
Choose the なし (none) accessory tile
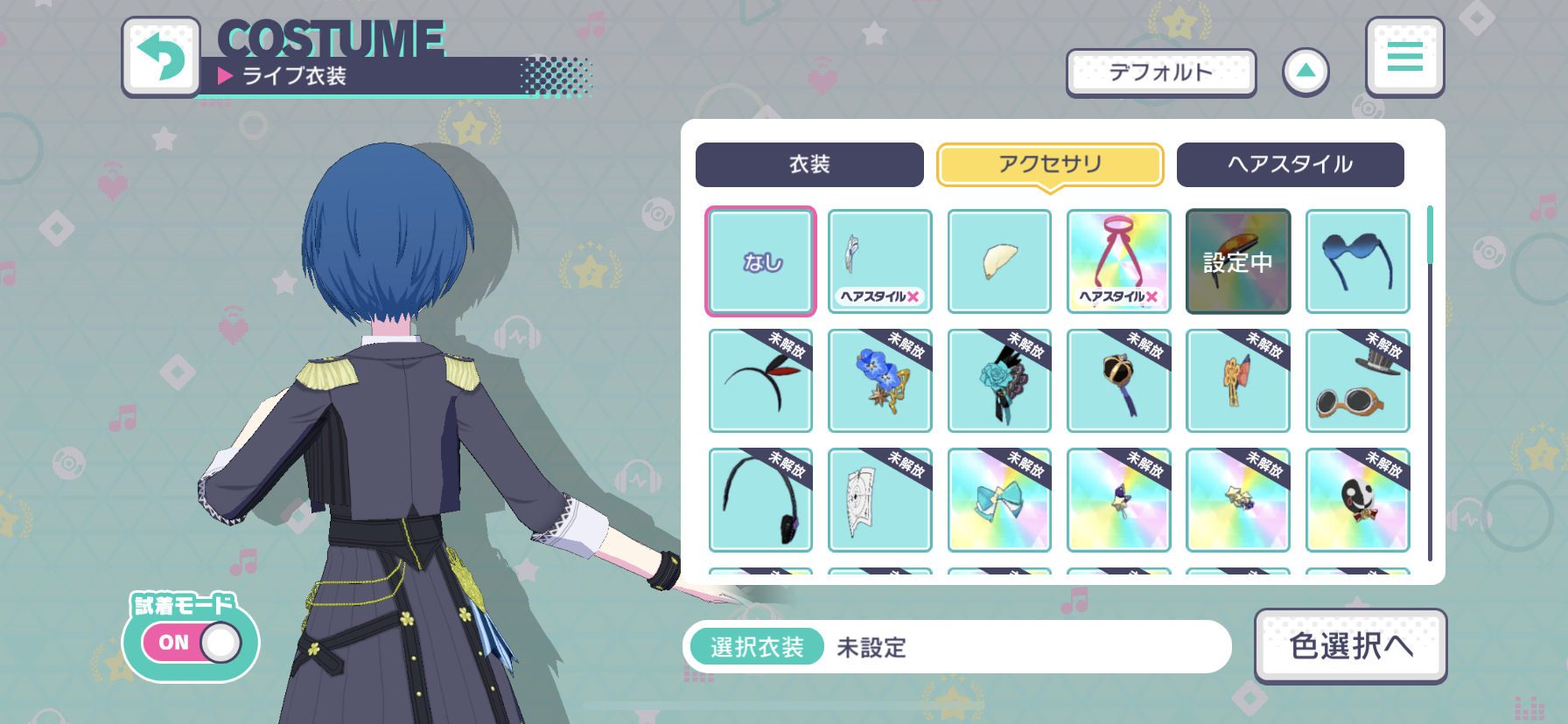[760, 261]
